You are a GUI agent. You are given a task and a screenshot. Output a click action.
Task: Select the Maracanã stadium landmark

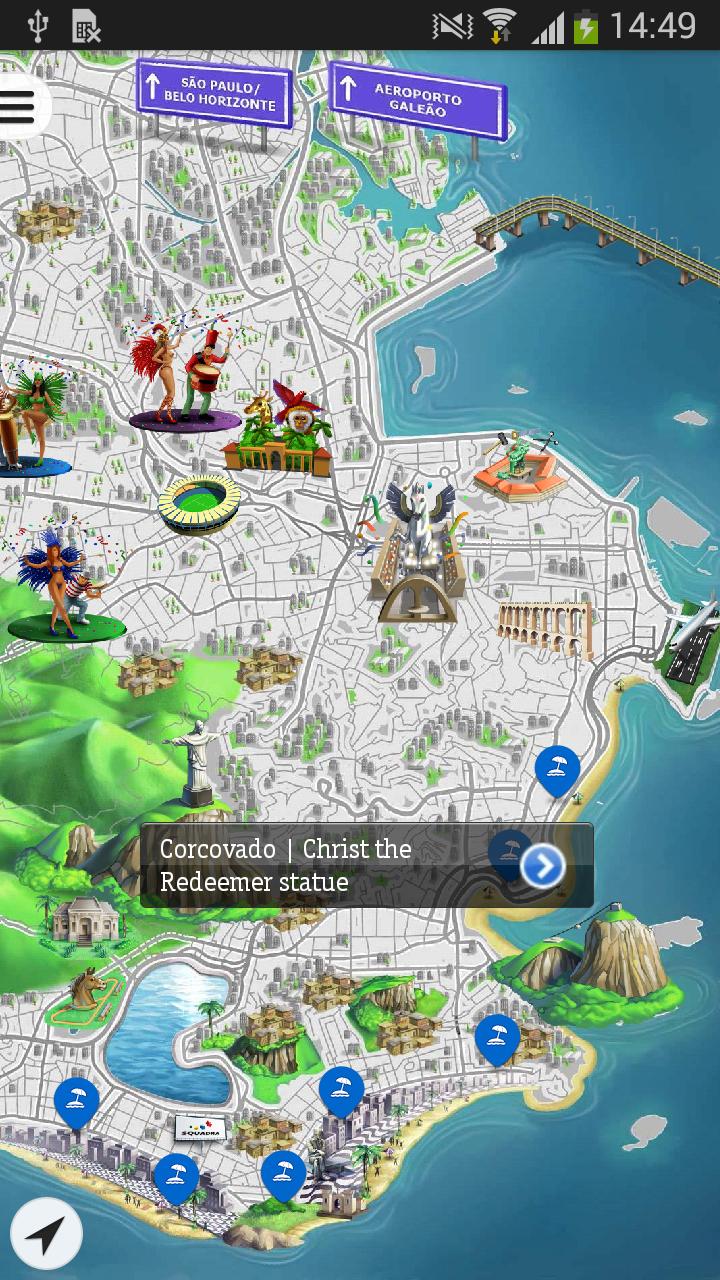(199, 503)
